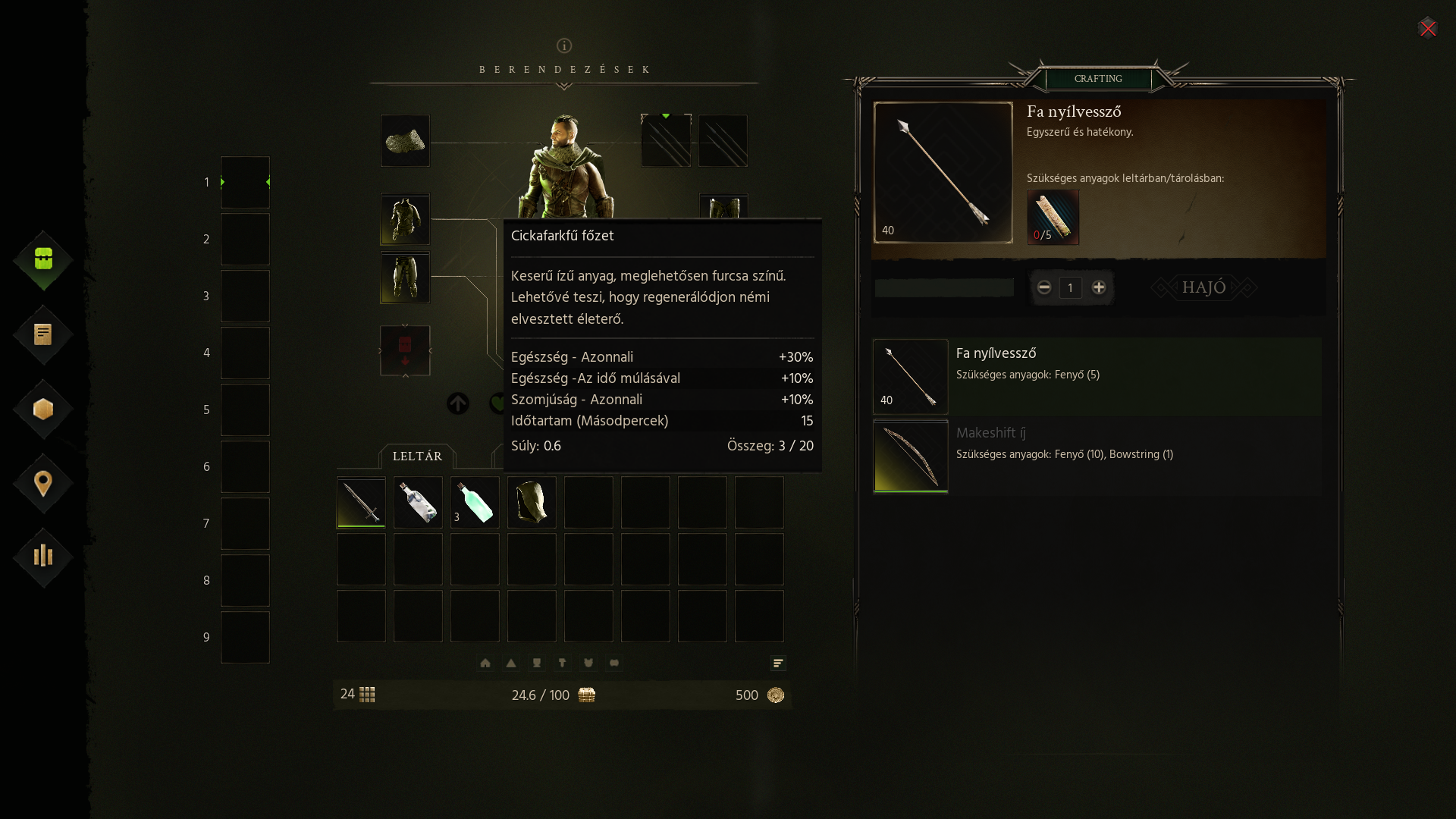
Task: Open the statistics bars menu icon
Action: tap(43, 557)
